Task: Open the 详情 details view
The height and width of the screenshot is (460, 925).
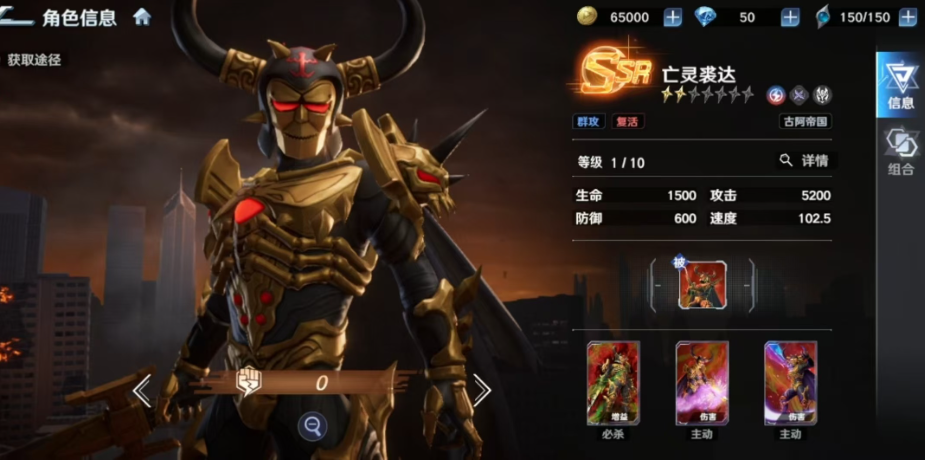Action: pos(804,160)
